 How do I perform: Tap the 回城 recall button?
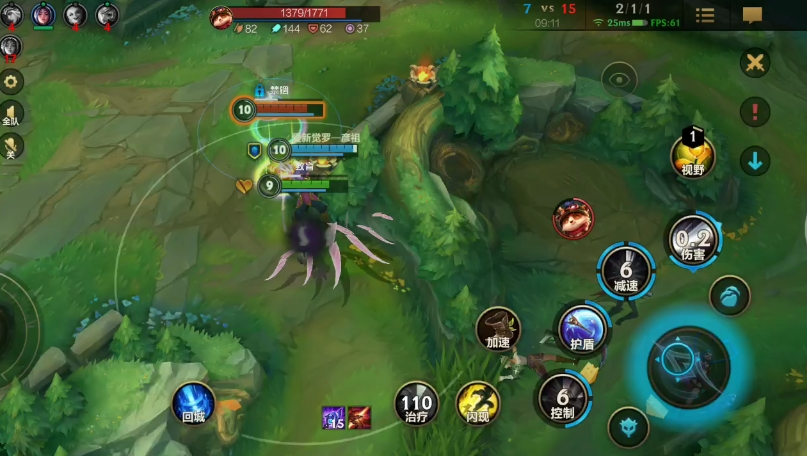point(192,401)
